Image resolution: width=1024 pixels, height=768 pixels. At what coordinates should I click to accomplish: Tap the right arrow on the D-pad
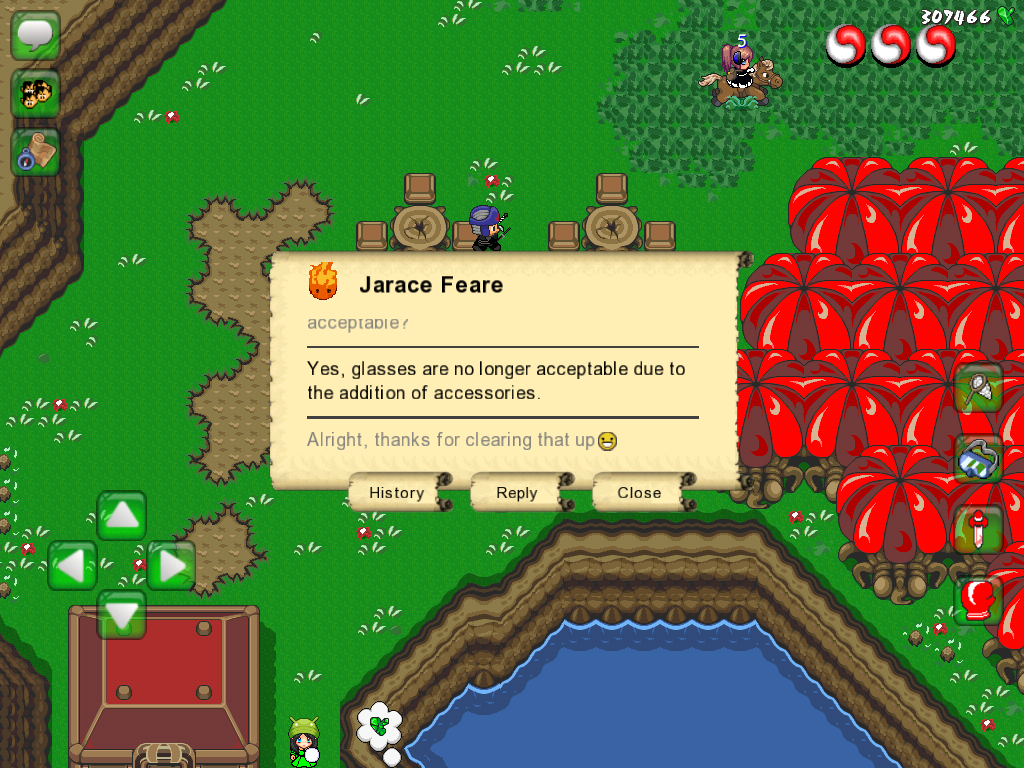(171, 566)
